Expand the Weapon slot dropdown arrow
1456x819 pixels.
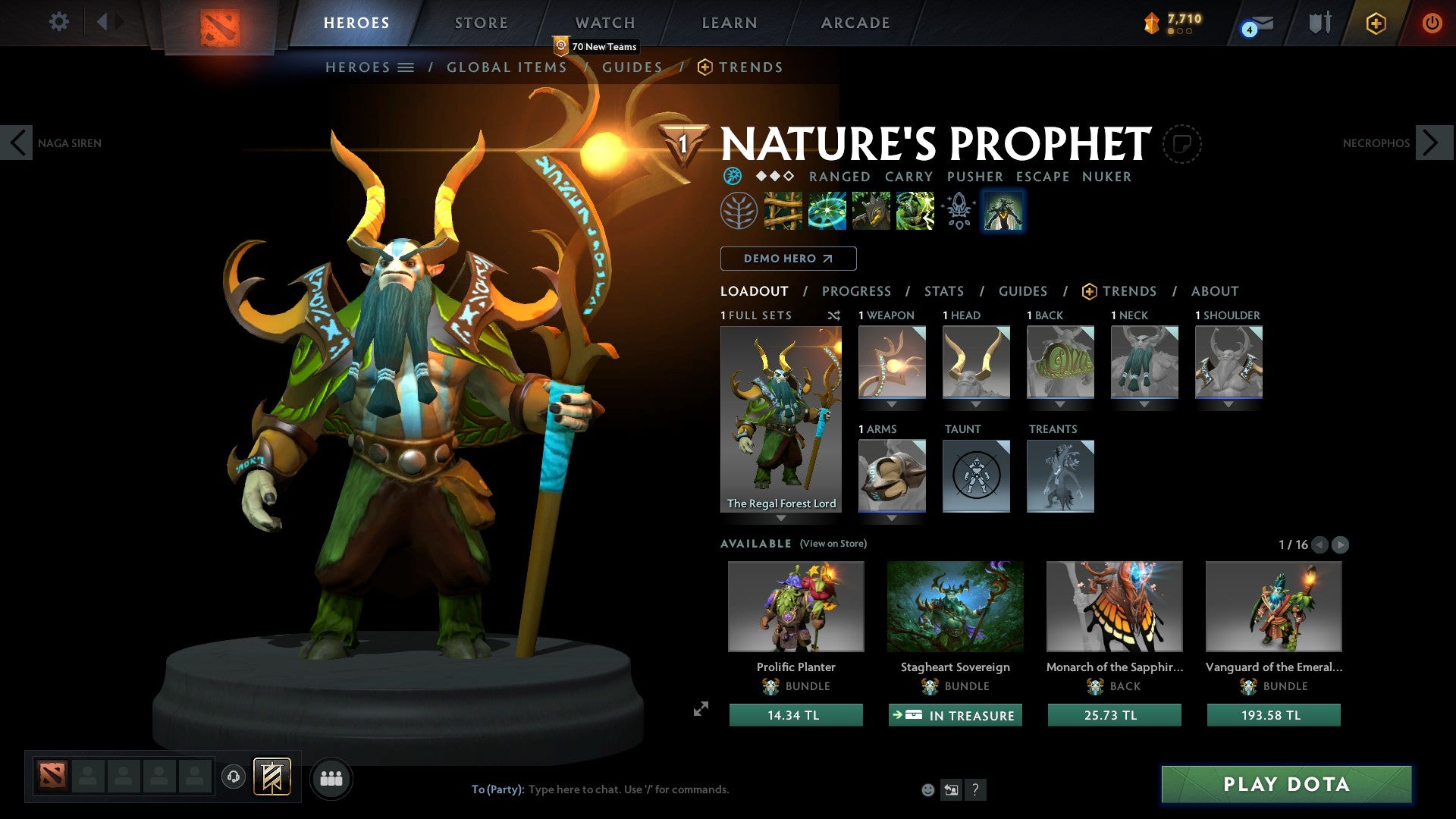coord(892,404)
